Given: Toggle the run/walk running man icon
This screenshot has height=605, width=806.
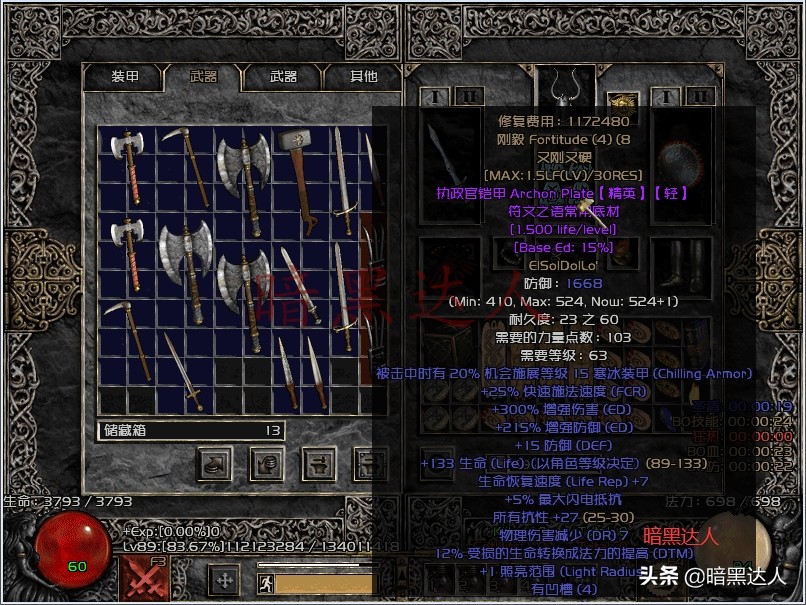Looking at the screenshot, I should [x=265, y=580].
